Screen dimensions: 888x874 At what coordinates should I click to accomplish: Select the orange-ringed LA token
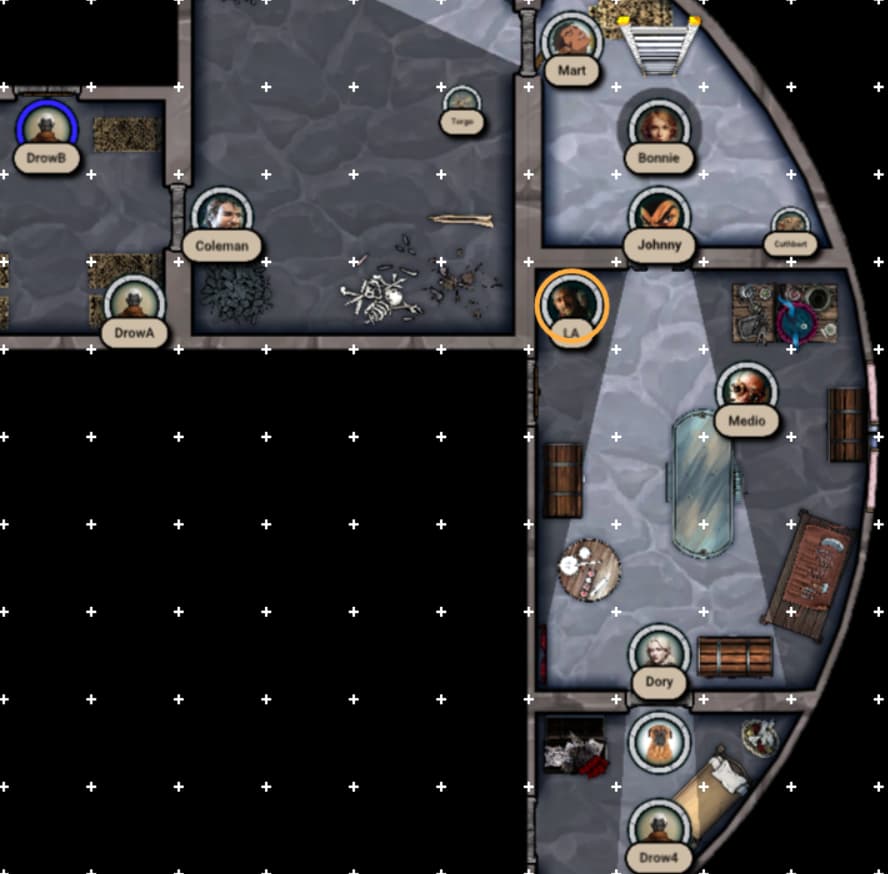click(571, 303)
